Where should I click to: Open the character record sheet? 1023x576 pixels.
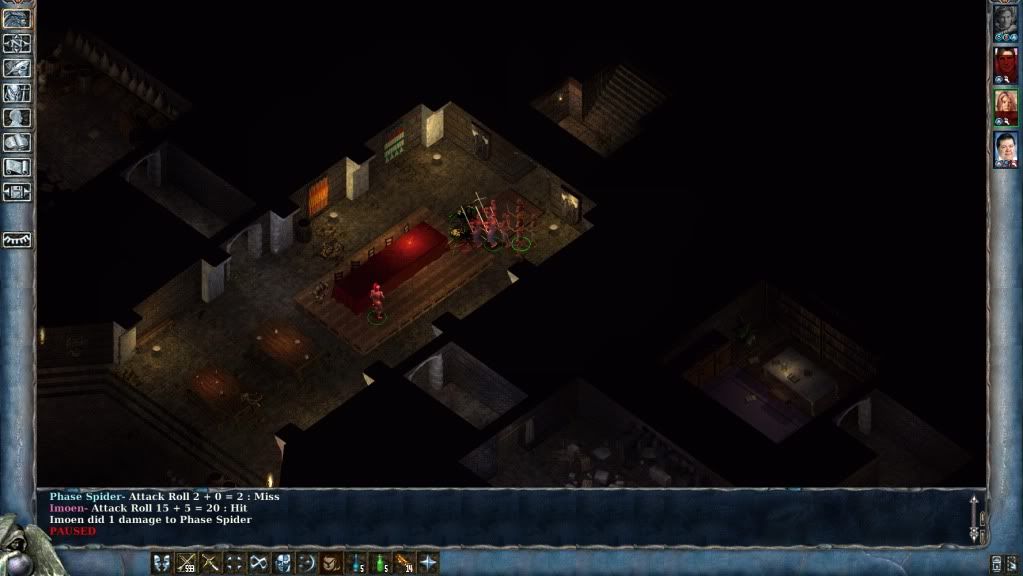pyautogui.click(x=18, y=118)
